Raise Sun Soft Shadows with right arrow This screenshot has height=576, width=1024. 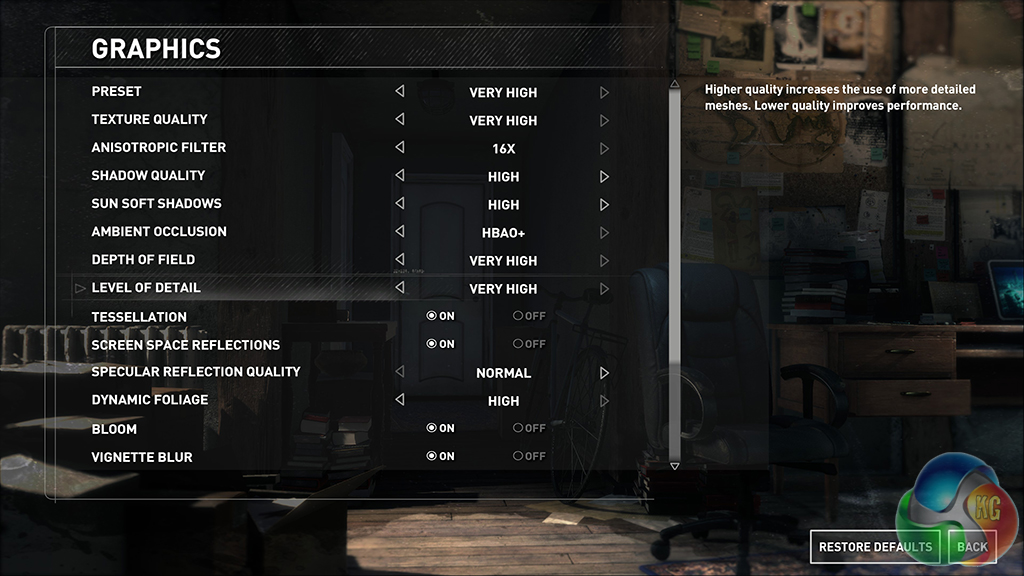[604, 204]
